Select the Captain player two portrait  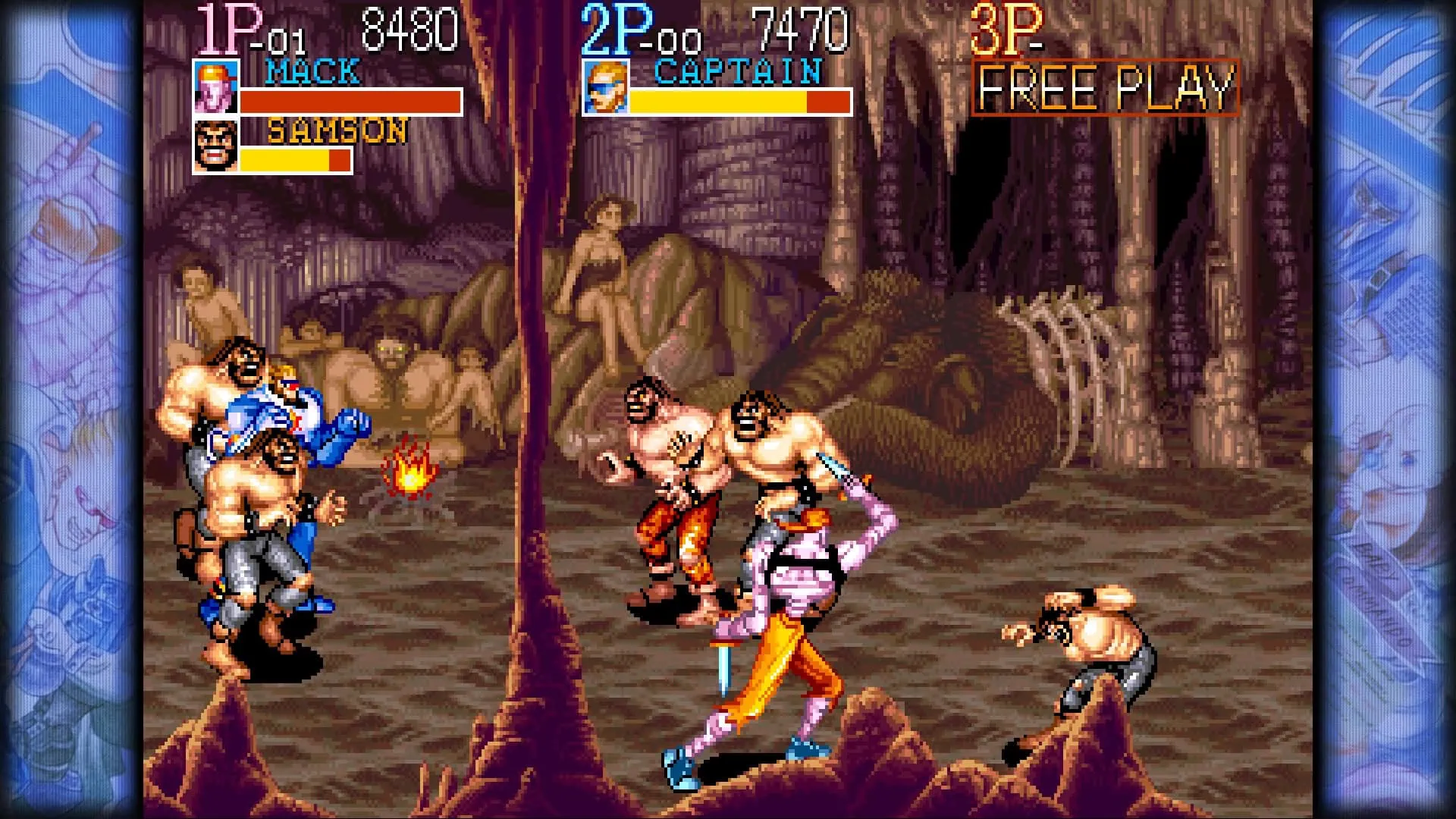coord(605,87)
